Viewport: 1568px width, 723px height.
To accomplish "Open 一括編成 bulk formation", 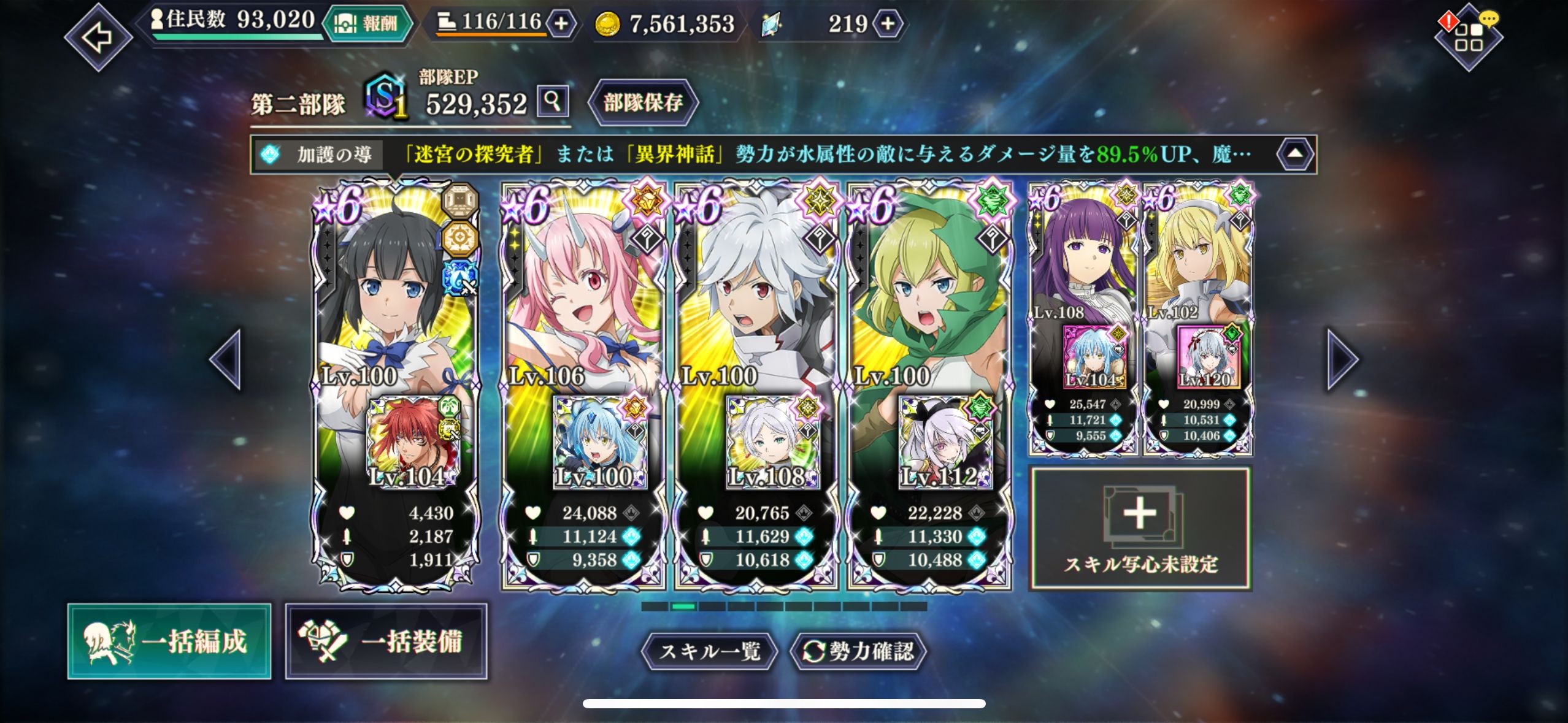I will click(x=169, y=641).
